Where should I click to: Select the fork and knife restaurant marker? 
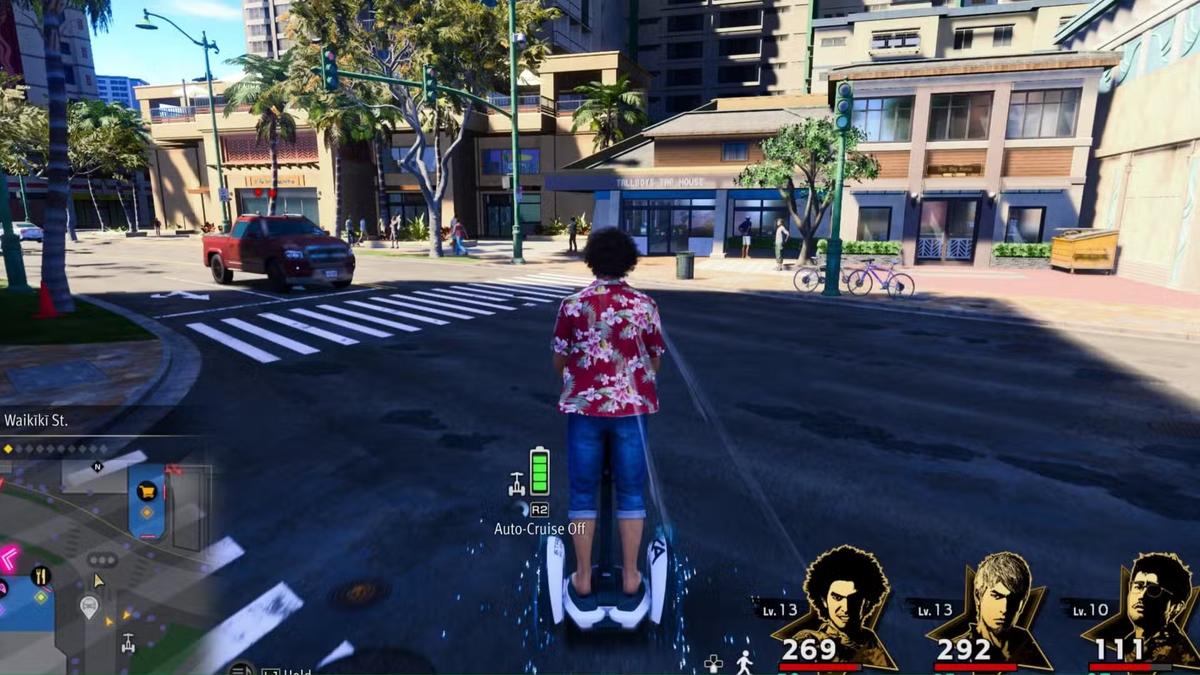point(41,575)
